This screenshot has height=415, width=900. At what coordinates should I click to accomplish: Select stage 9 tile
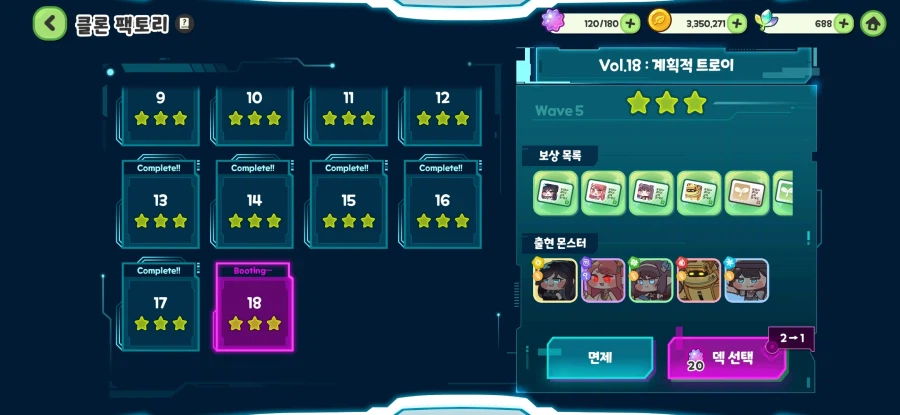pyautogui.click(x=160, y=112)
